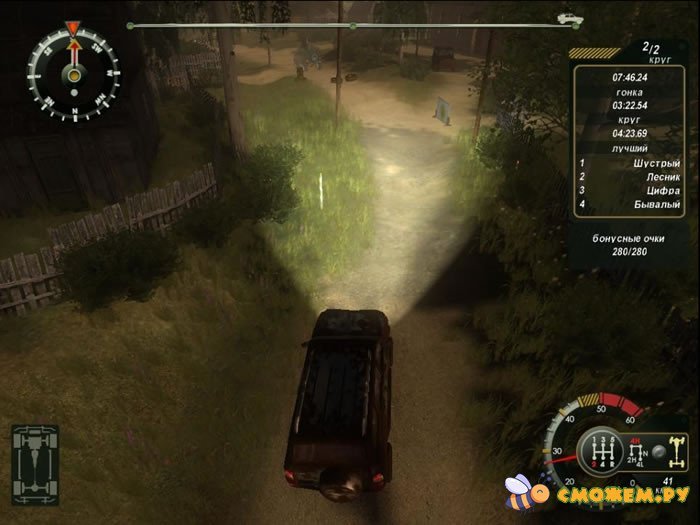Select racer Шустрый in the standings
This screenshot has height=525, width=700.
[x=634, y=161]
